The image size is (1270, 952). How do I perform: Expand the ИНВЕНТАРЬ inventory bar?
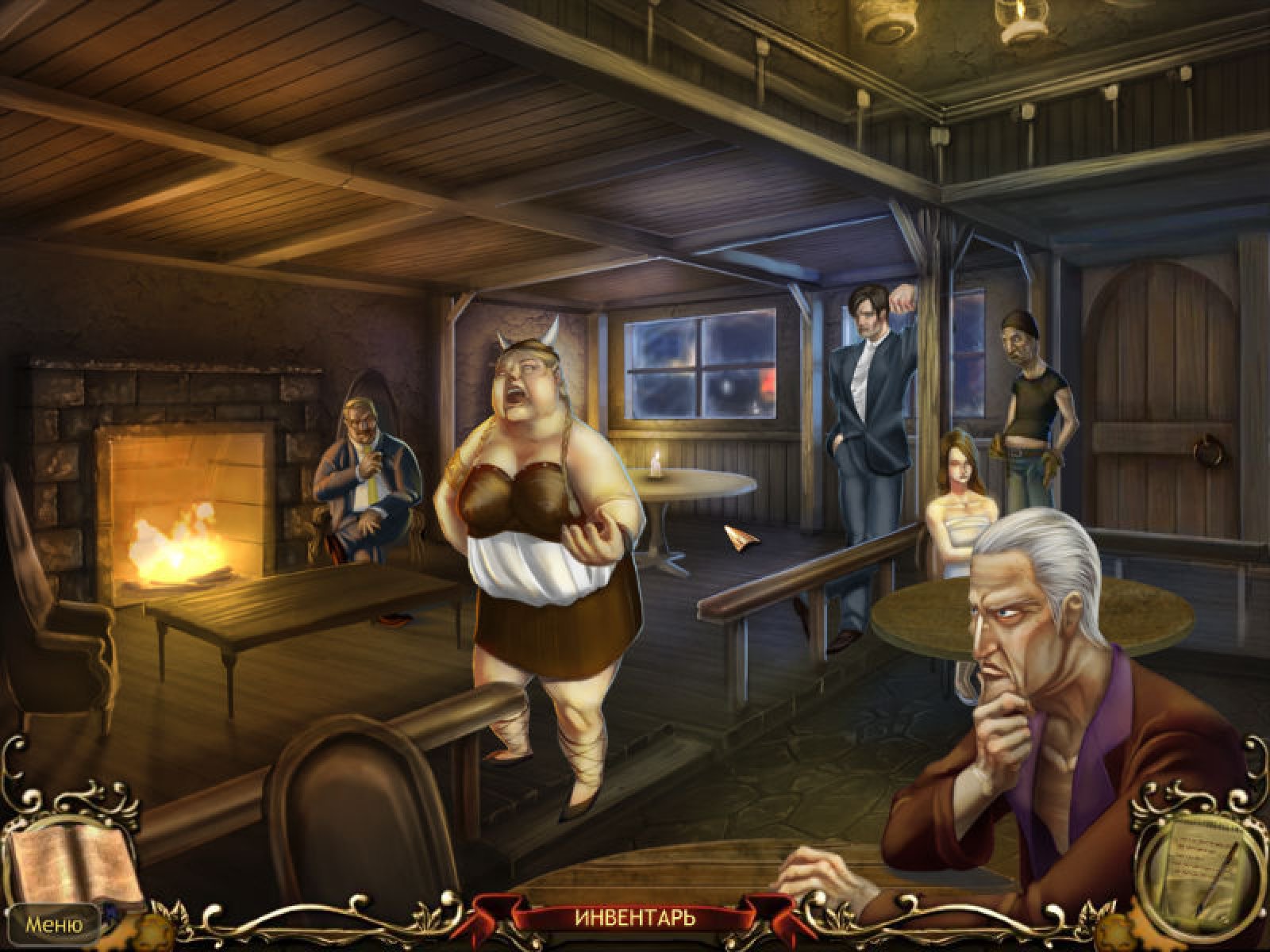click(x=634, y=919)
